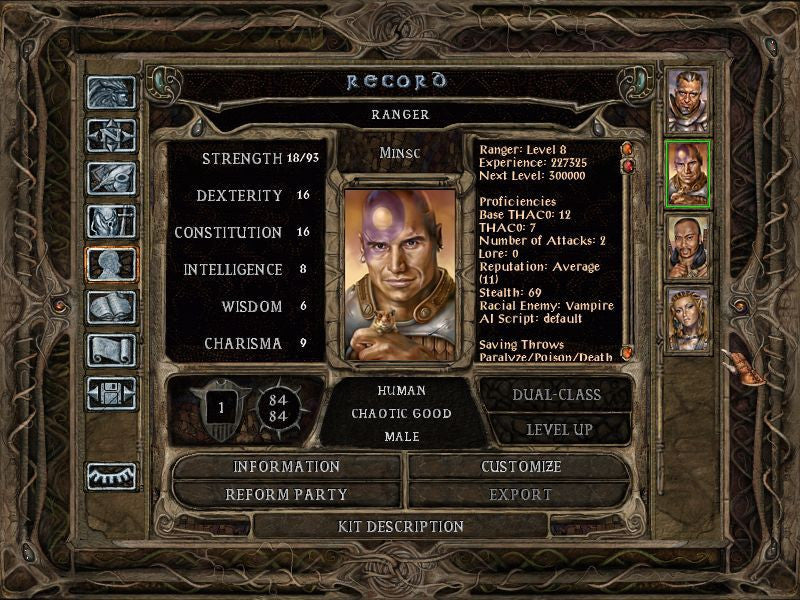Image resolution: width=800 pixels, height=600 pixels.
Task: Open the Kit Description
Action: (401, 526)
